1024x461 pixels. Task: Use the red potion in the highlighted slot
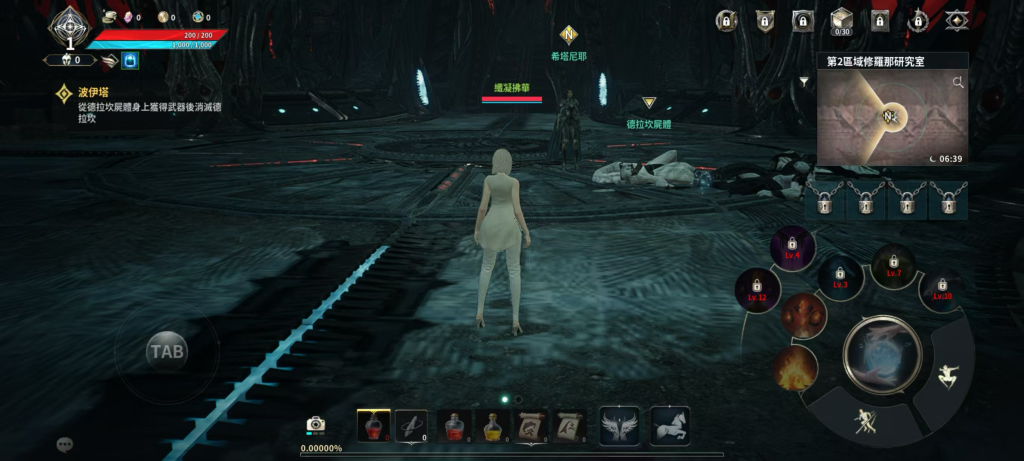[x=373, y=425]
